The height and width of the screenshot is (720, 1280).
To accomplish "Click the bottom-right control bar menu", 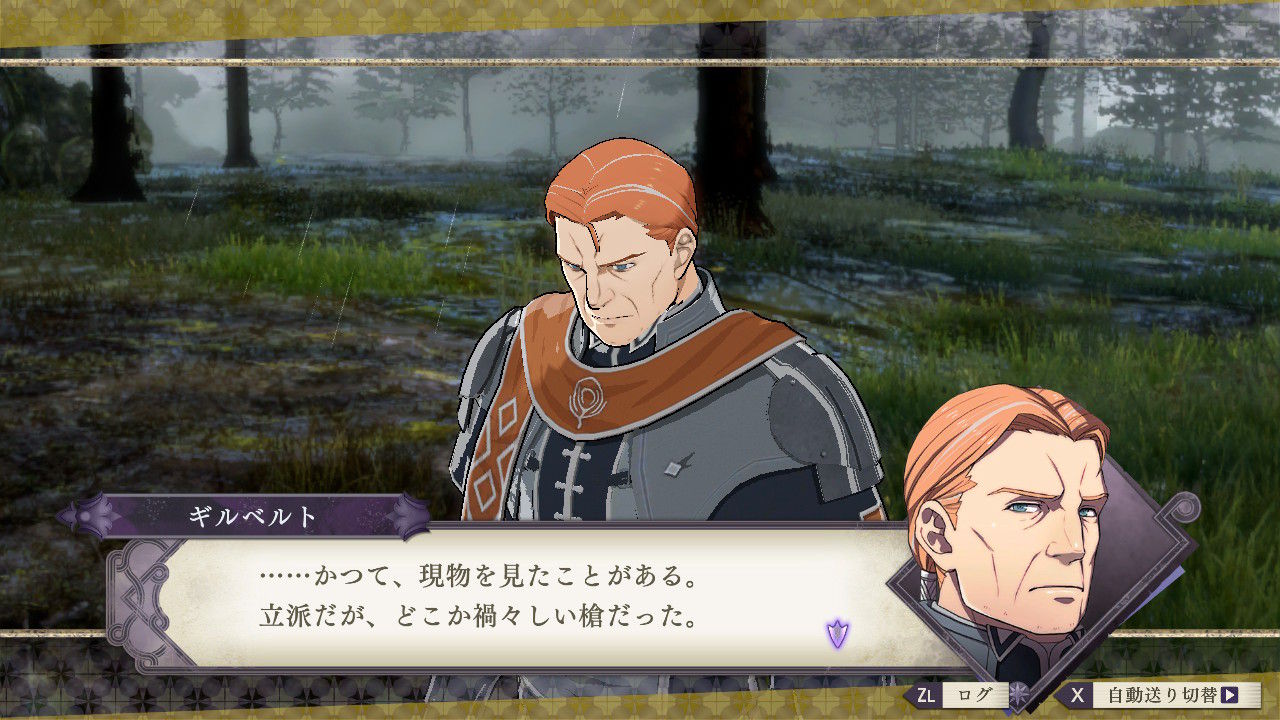I will pyautogui.click(x=1080, y=694).
